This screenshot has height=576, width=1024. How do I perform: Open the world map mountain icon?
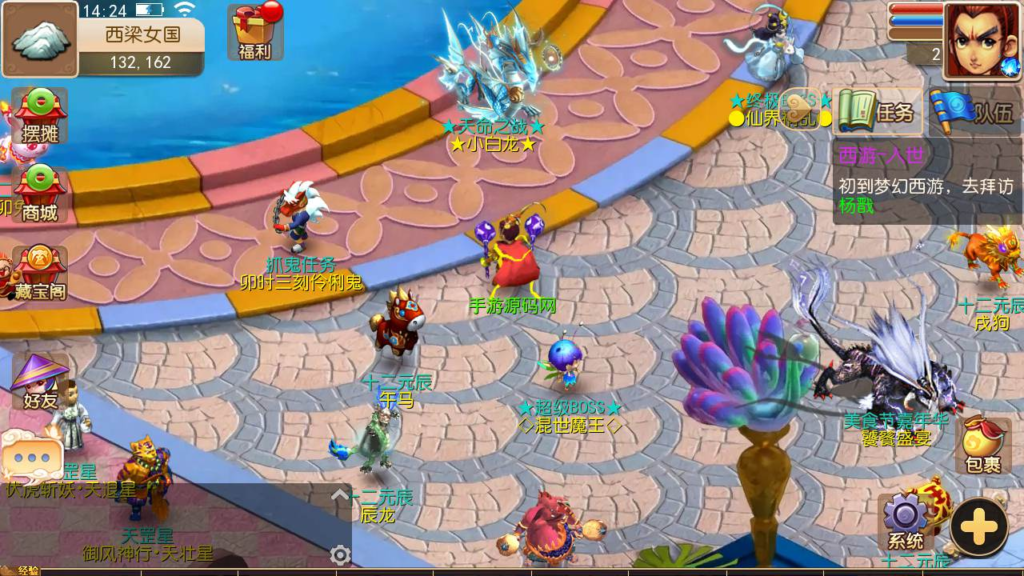[x=41, y=41]
